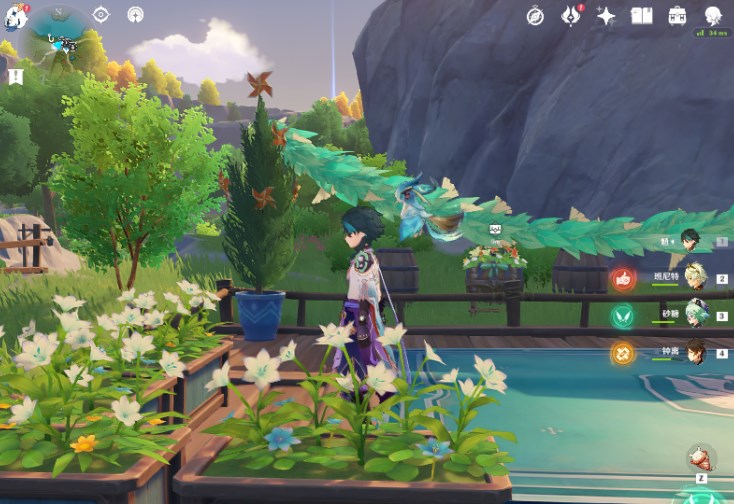Trigger the red thumbs-up burst icon

(623, 279)
